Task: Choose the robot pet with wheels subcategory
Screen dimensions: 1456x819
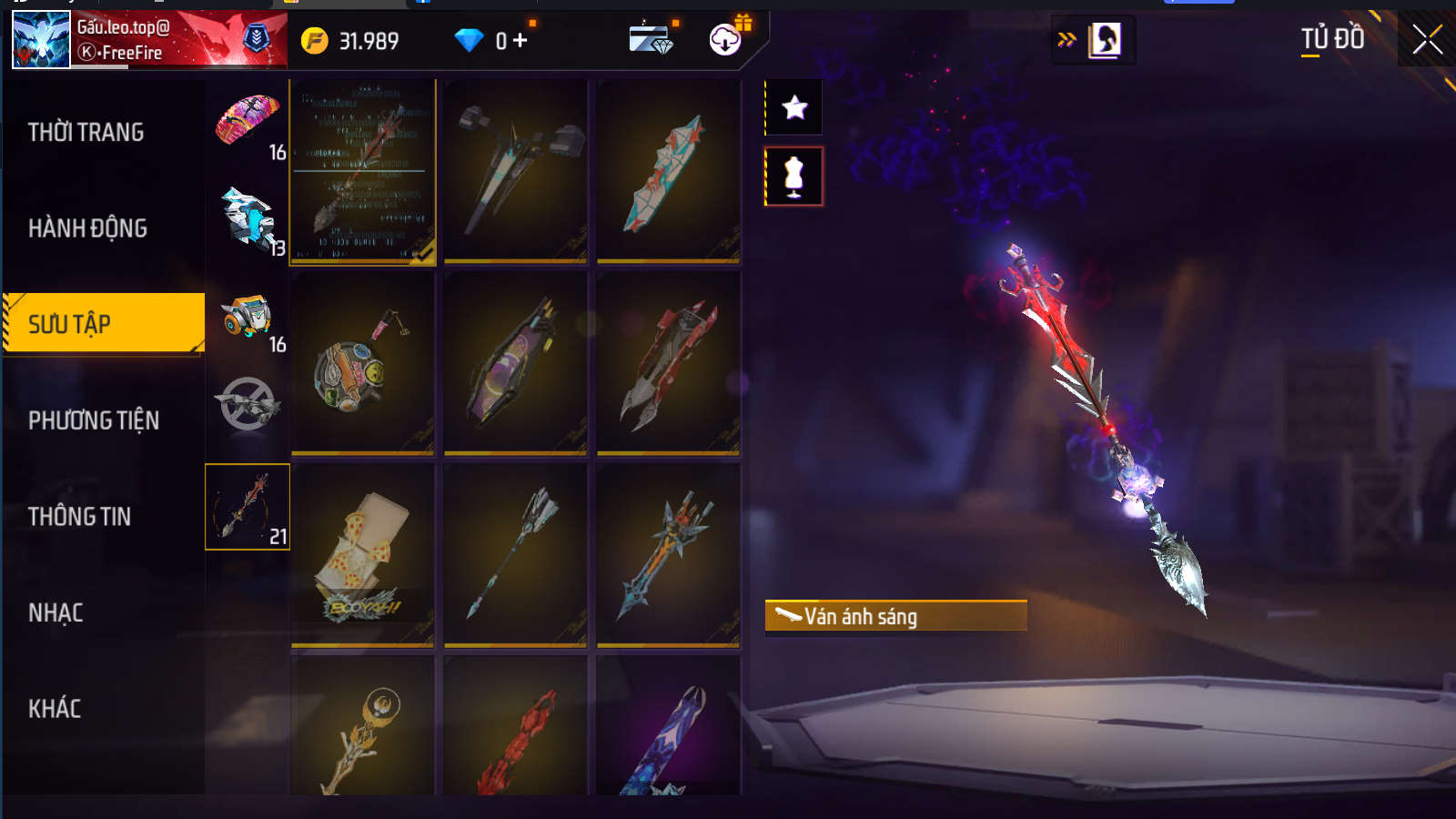Action: (x=247, y=318)
